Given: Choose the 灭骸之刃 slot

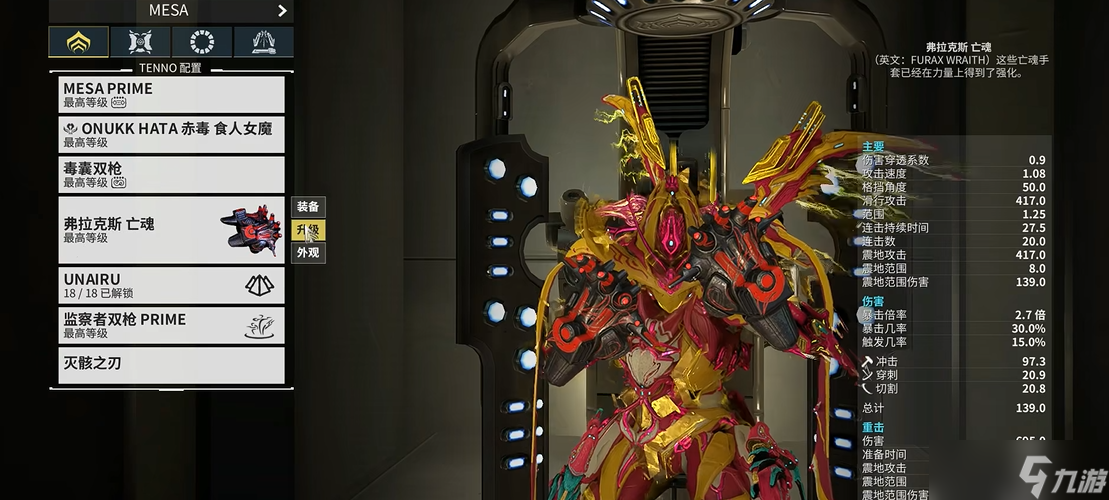Looking at the screenshot, I should click(171, 364).
